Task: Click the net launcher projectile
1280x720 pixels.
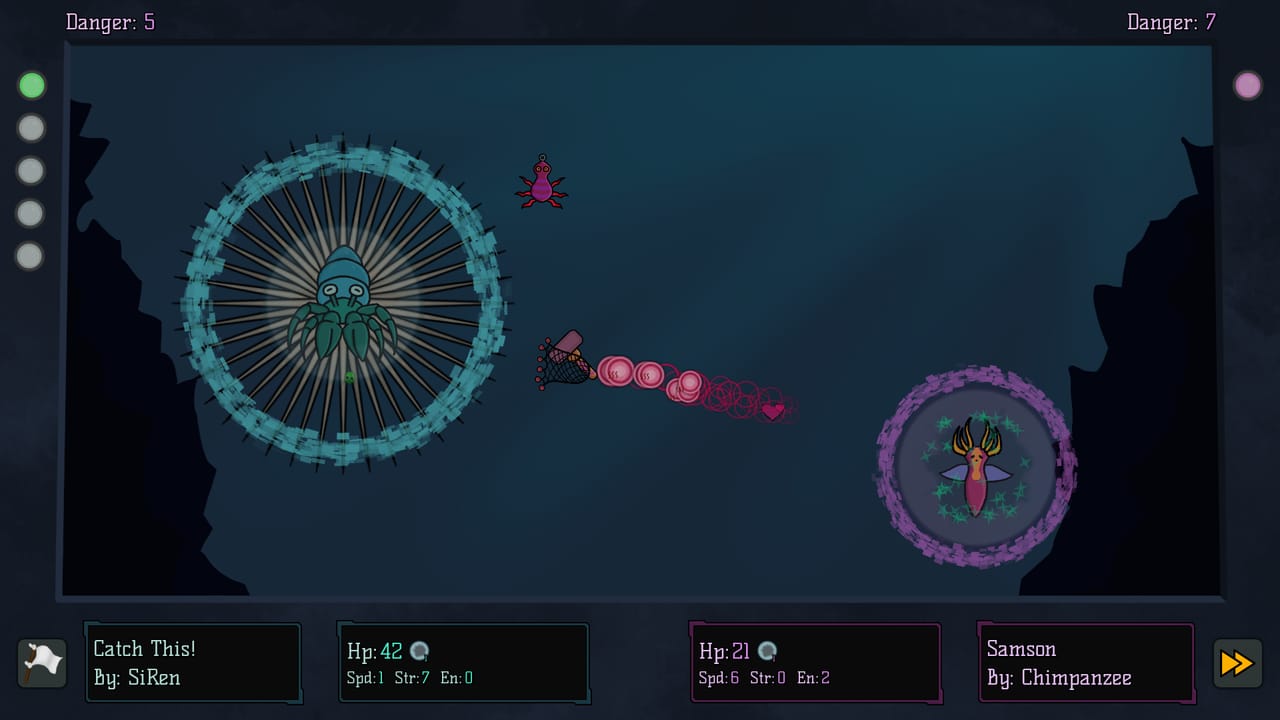Action: coord(565,360)
